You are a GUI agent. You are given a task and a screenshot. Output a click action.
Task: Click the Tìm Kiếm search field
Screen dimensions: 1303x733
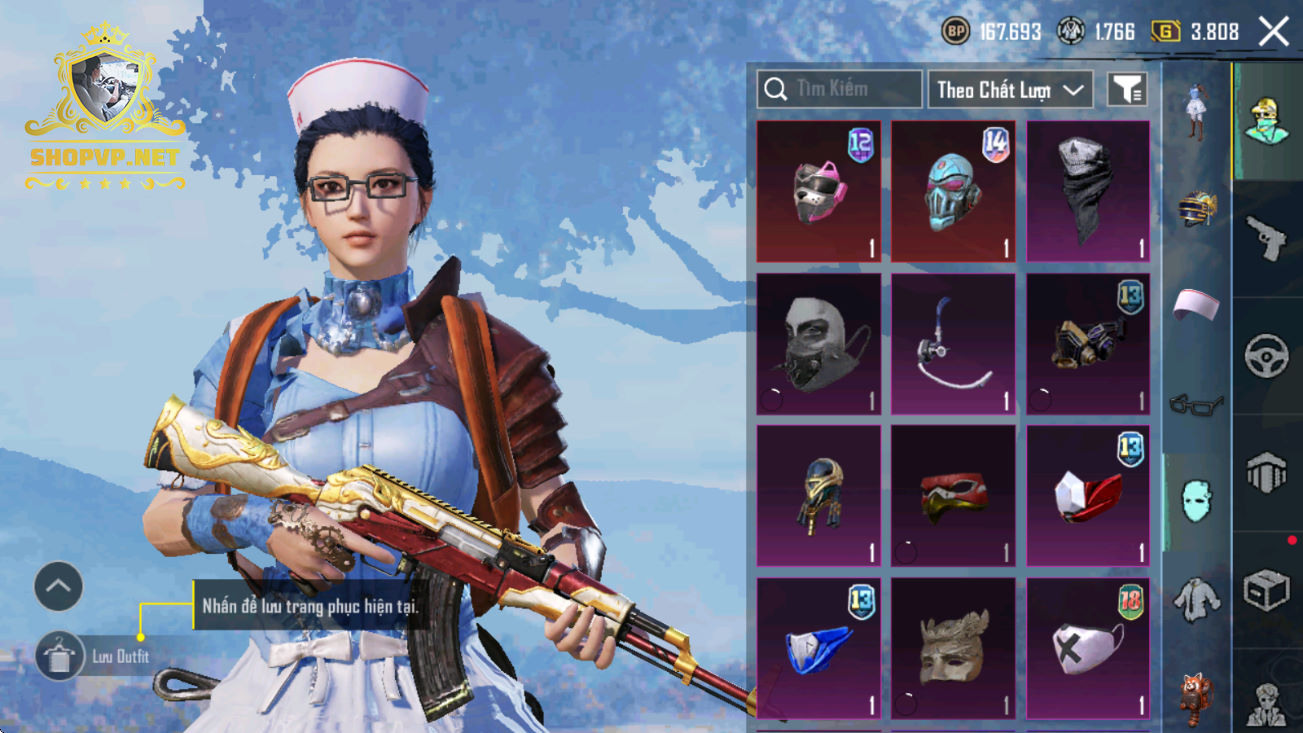click(840, 89)
